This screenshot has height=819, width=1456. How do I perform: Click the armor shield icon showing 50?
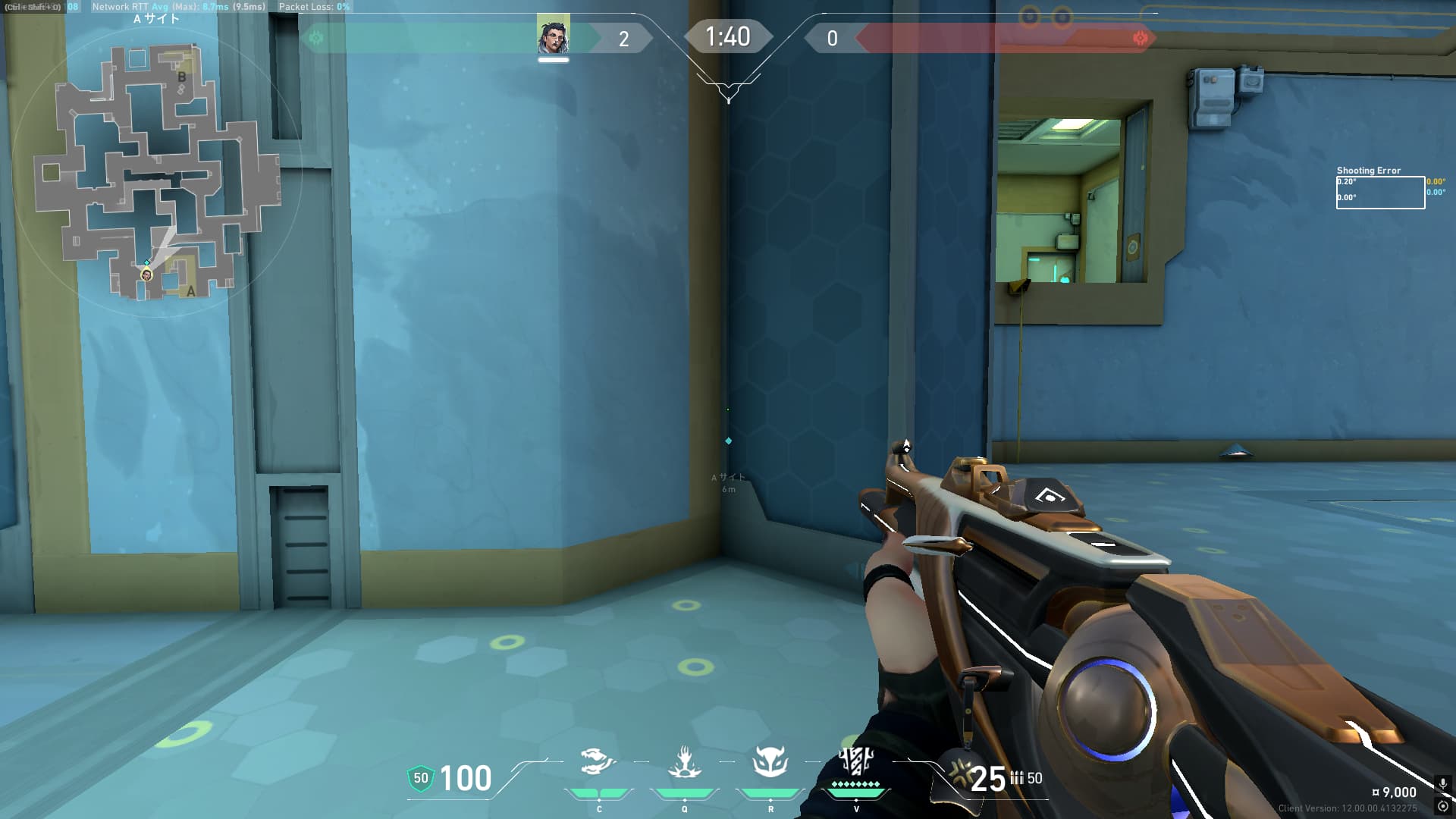point(420,778)
